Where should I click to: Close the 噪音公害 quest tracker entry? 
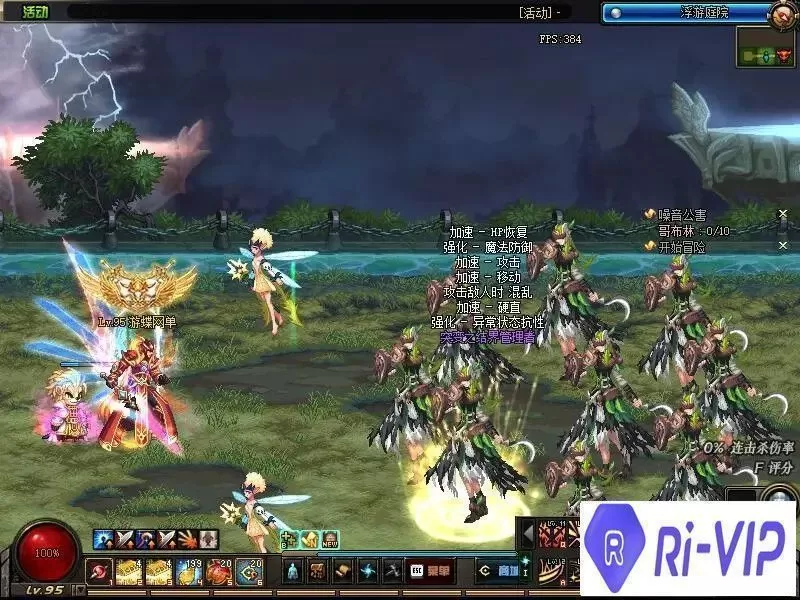783,215
